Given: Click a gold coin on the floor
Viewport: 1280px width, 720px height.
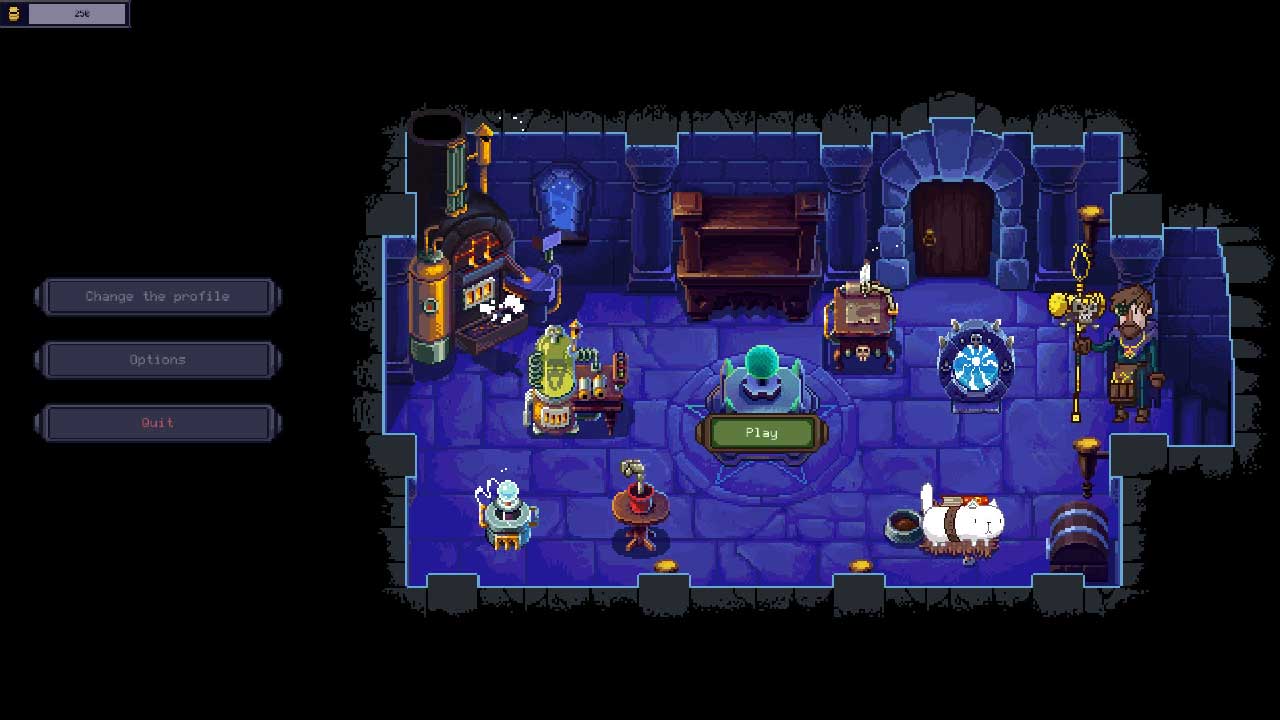Looking at the screenshot, I should (668, 563).
